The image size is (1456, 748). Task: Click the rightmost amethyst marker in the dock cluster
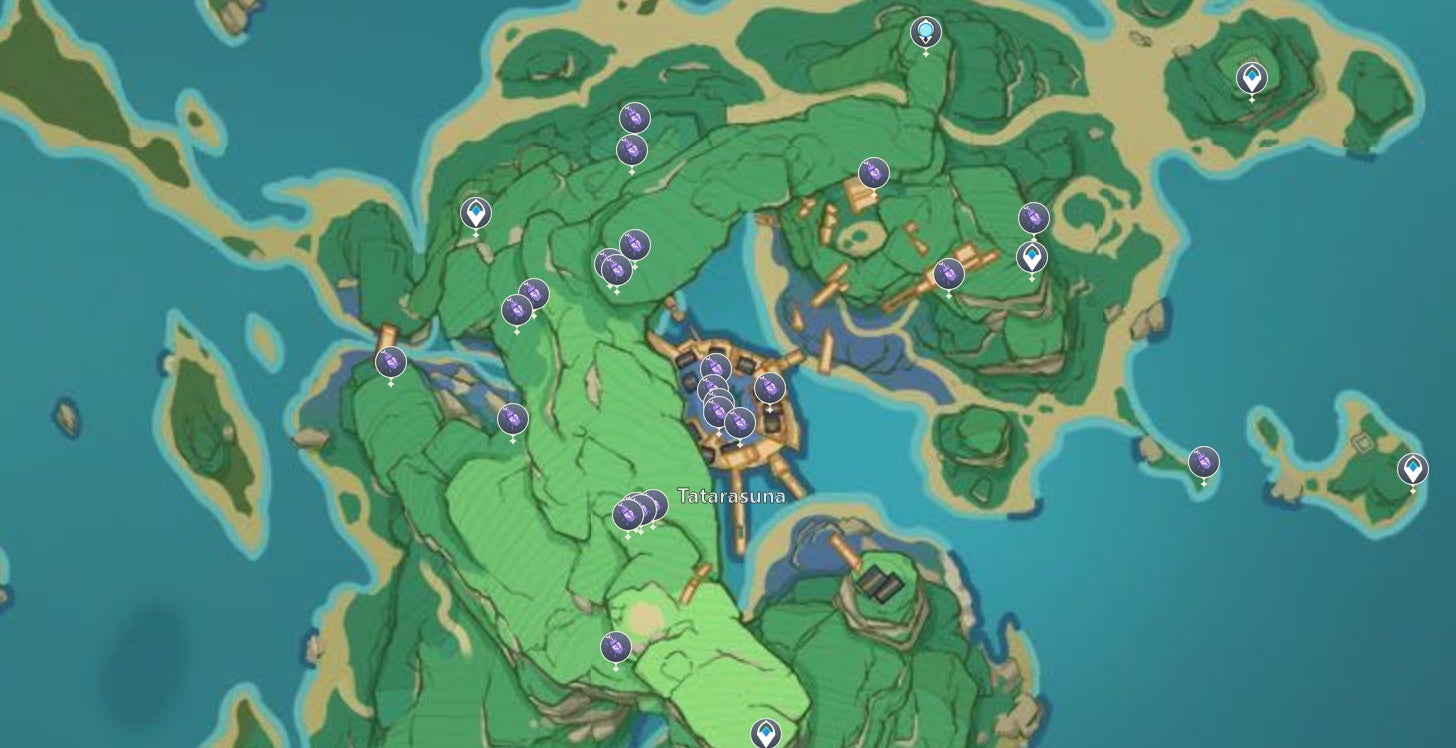coord(769,388)
